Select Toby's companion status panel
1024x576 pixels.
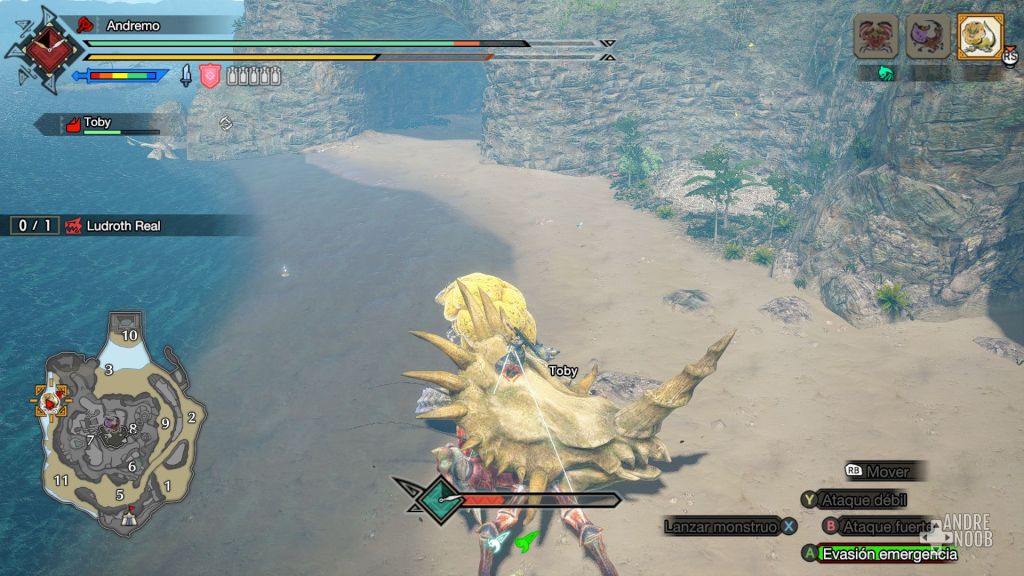coord(100,124)
